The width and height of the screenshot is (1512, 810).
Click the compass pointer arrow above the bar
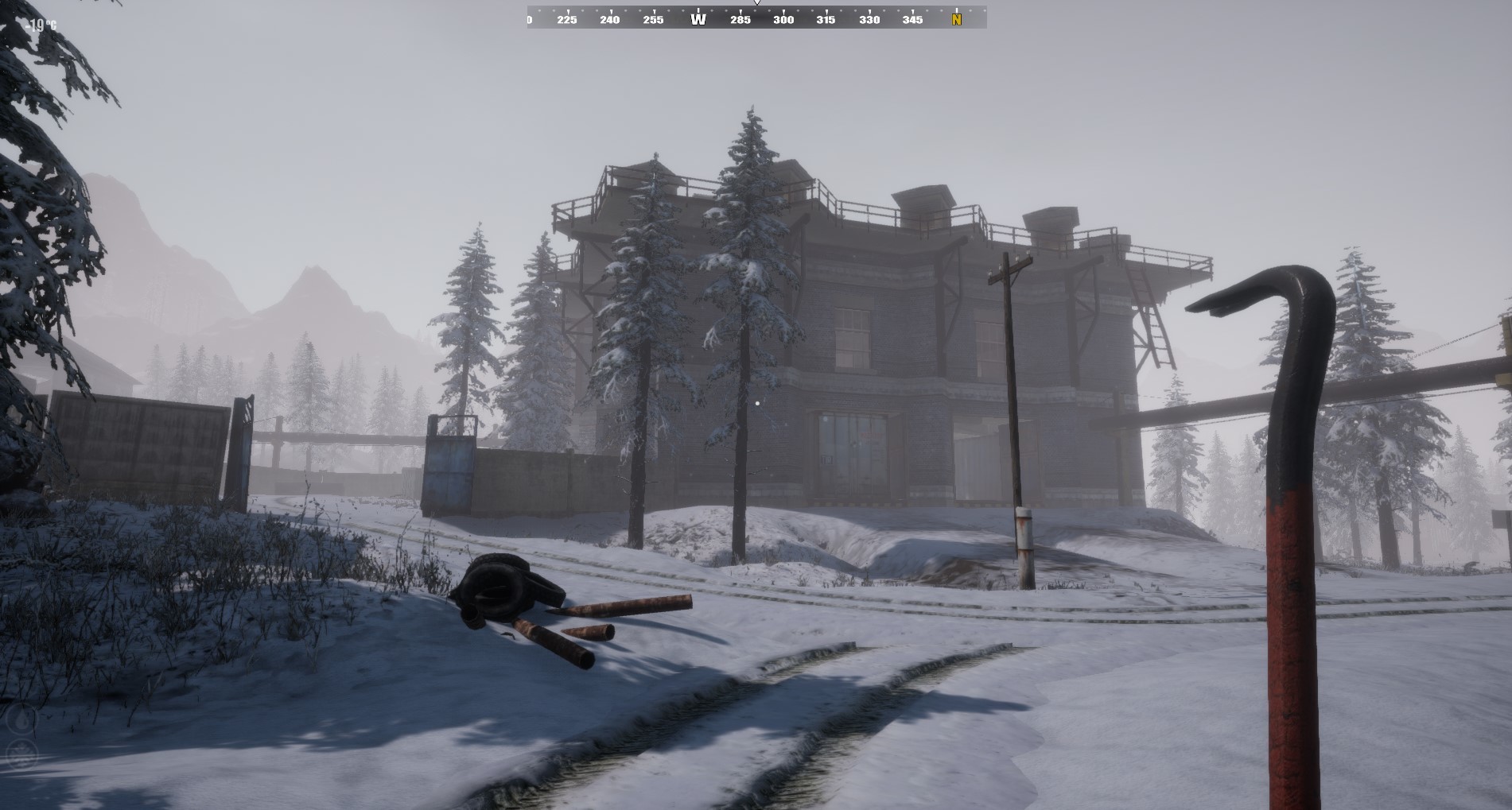click(756, 4)
